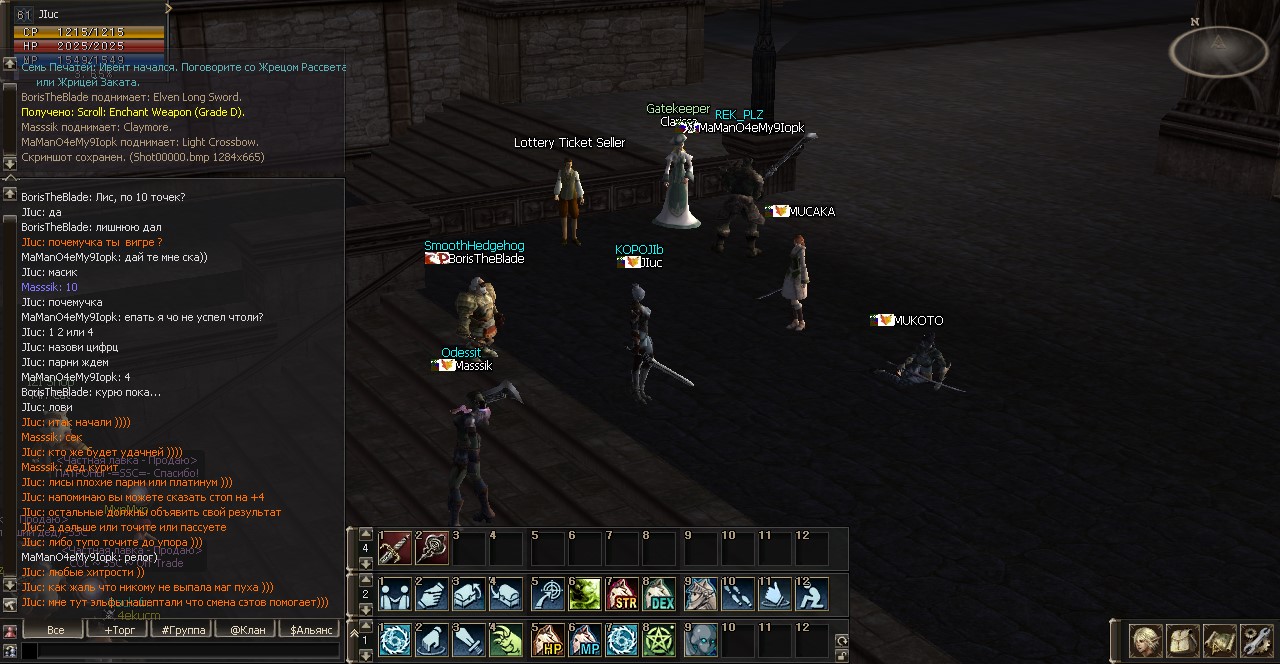Open the $Альянс chat tab
1280x664 pixels.
pos(311,630)
